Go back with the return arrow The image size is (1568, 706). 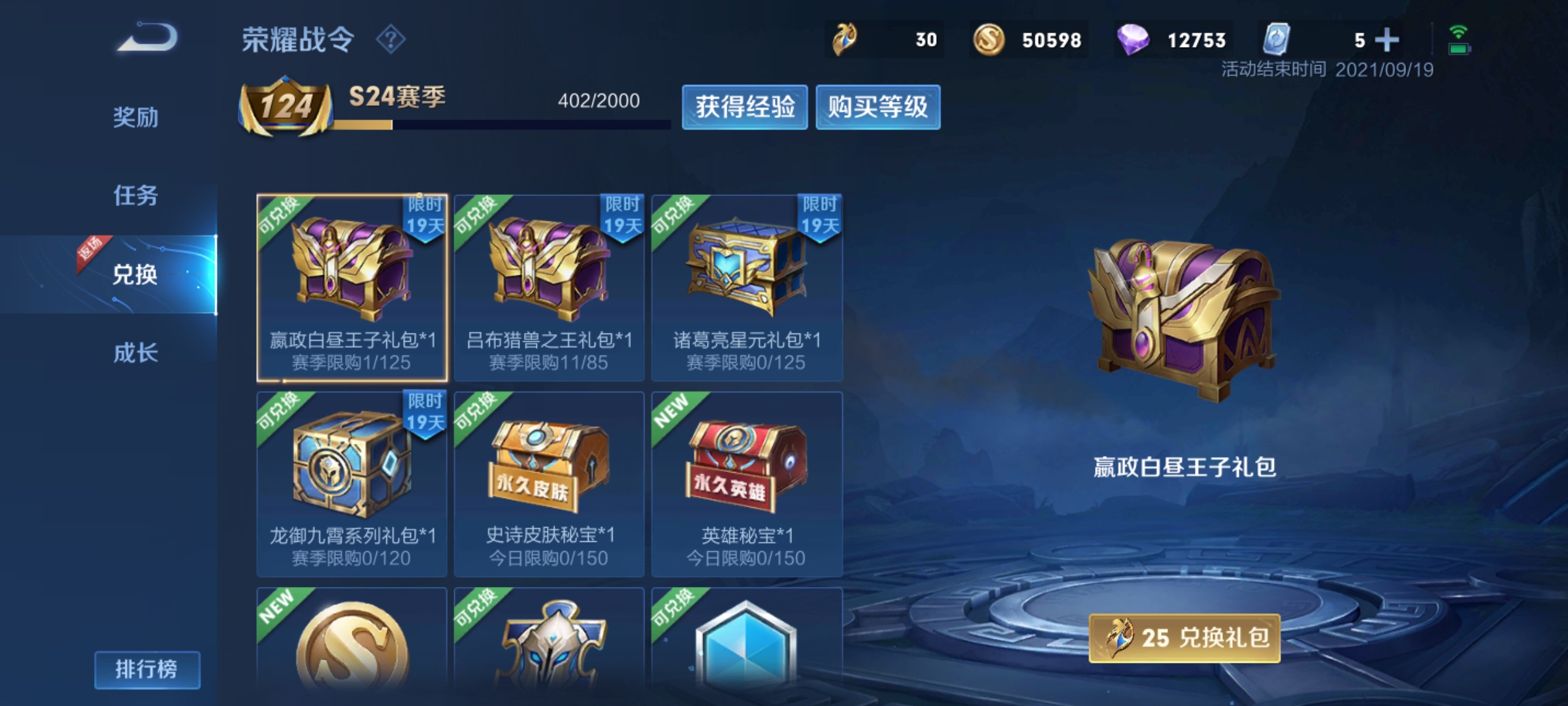148,38
